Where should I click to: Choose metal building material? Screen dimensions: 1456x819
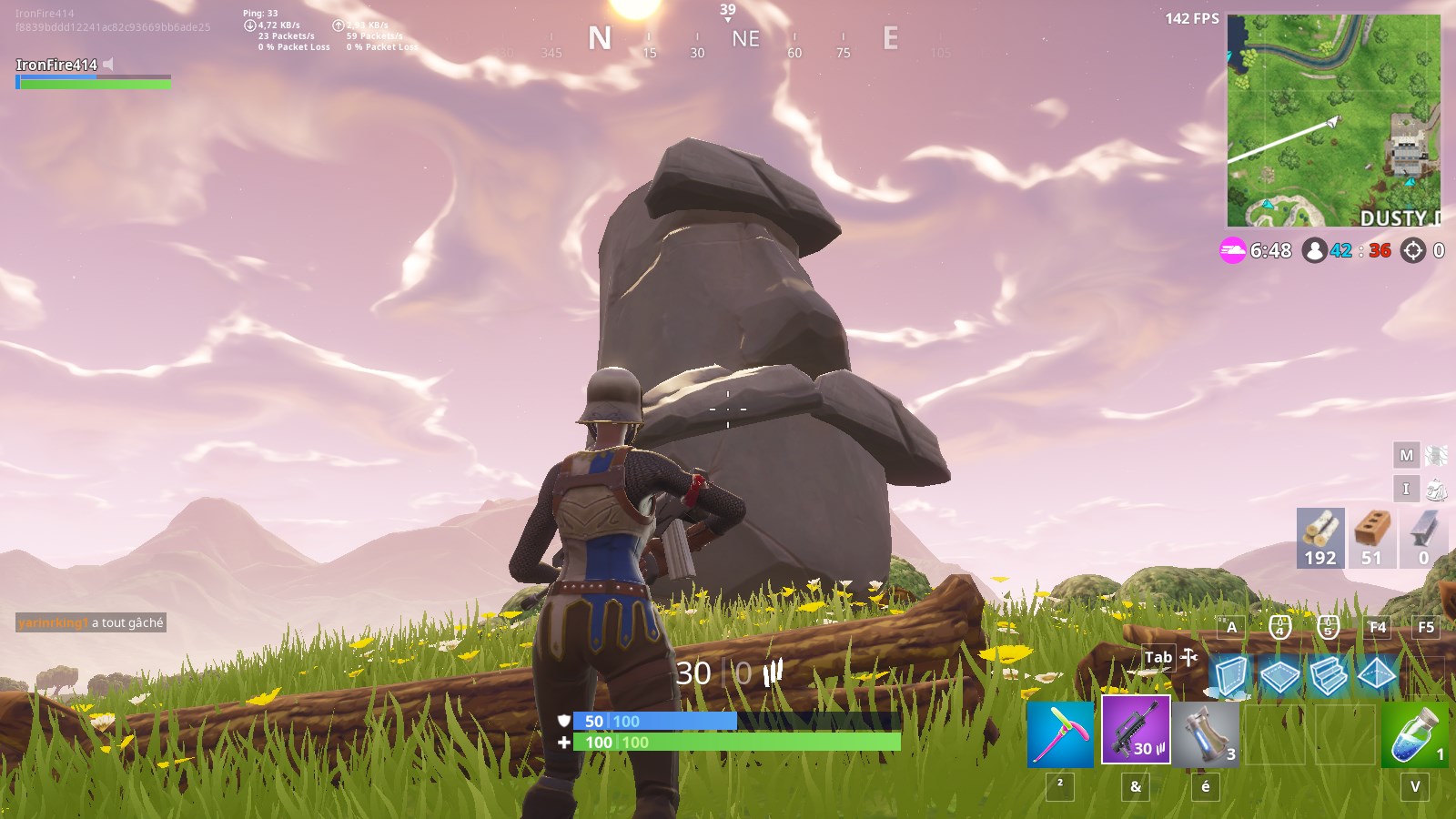(x=1423, y=538)
